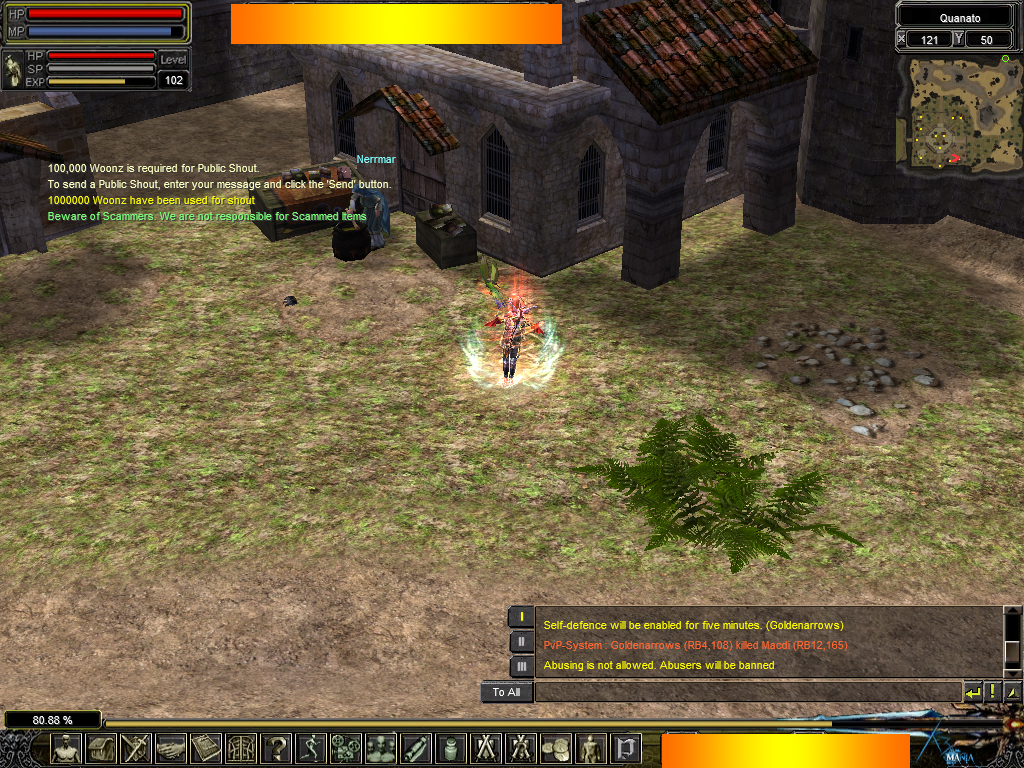Send the chat message with enter arrow button
The image size is (1024, 768).
973,692
